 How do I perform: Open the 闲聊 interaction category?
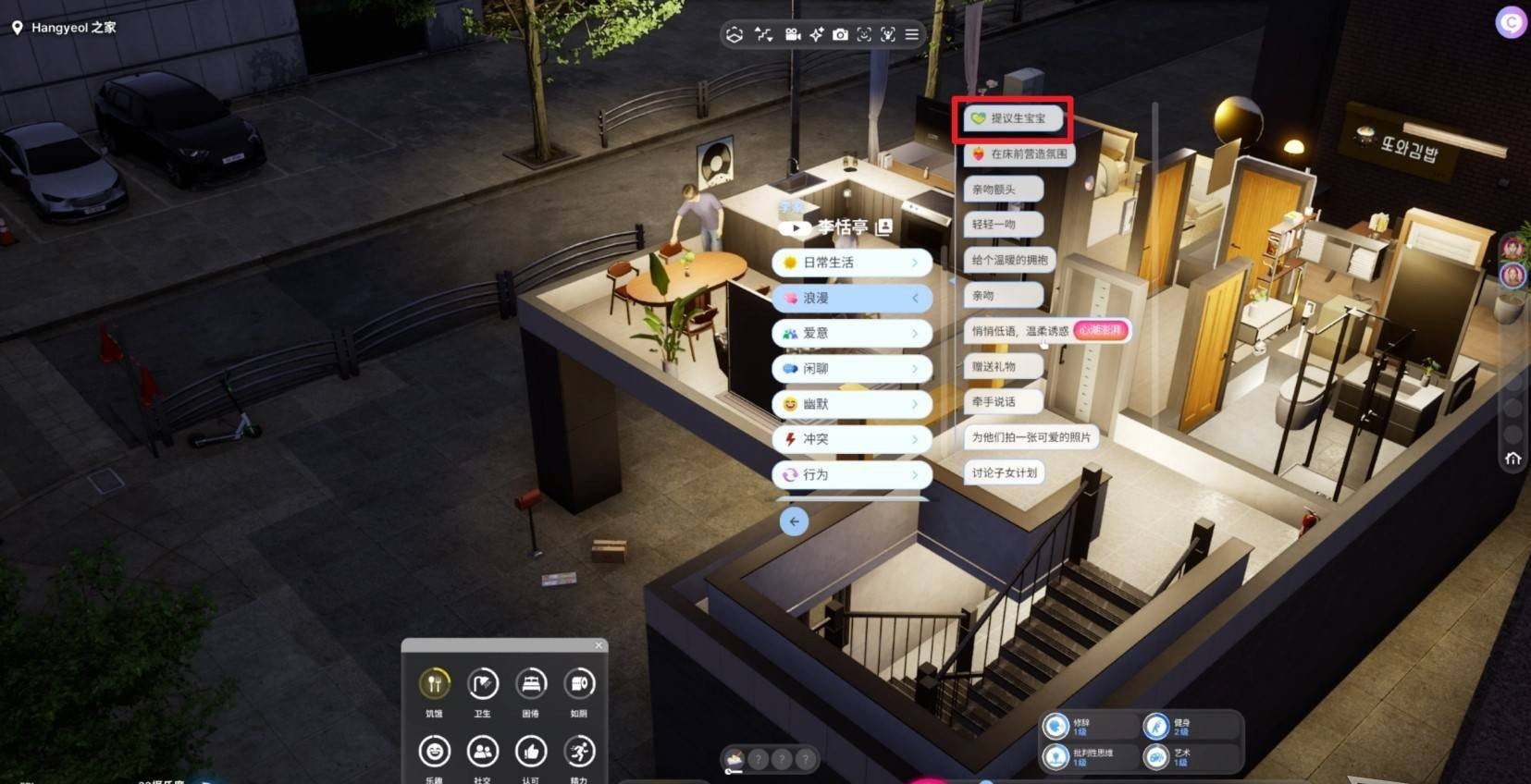tap(851, 369)
